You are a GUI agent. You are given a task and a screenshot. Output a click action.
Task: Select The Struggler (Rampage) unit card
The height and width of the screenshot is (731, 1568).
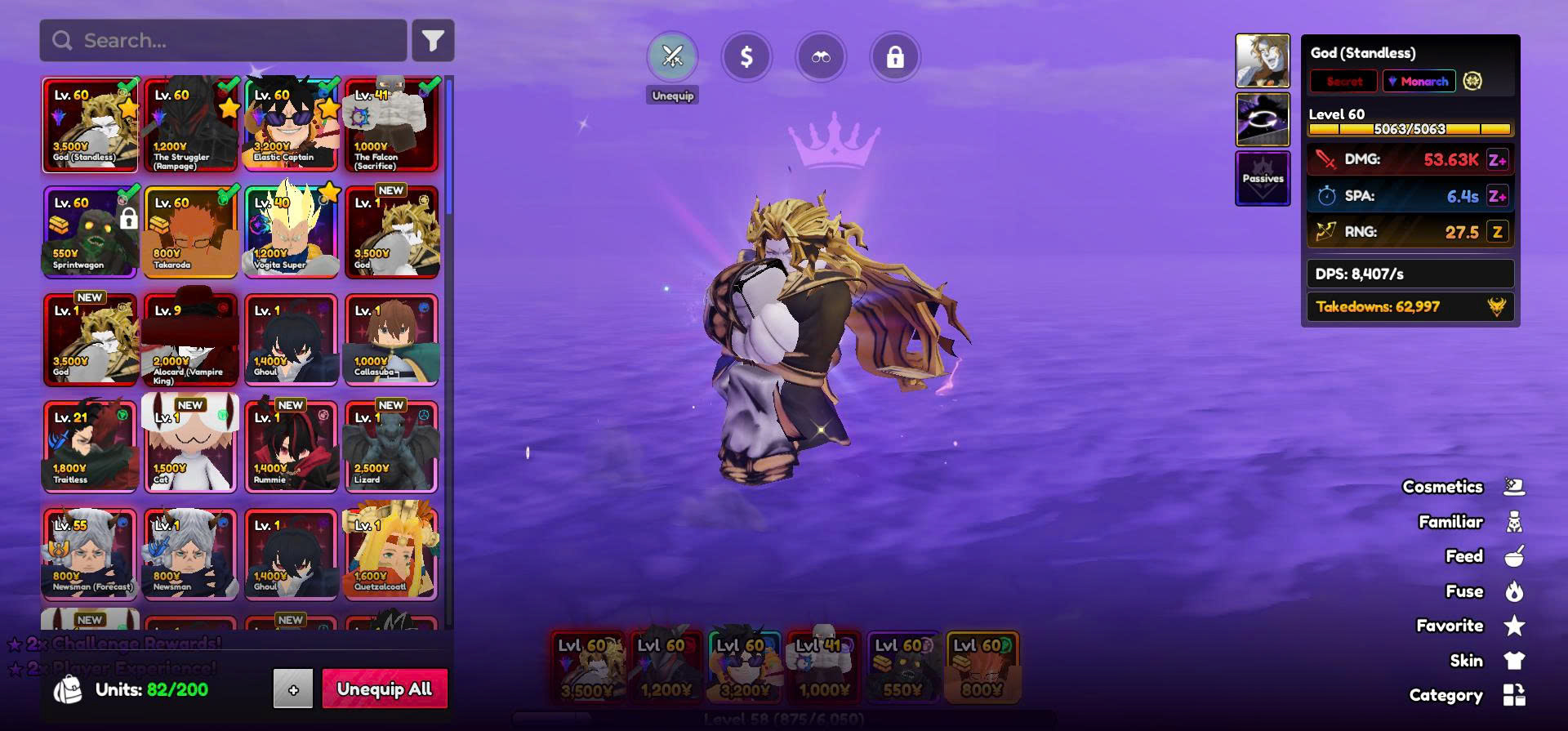point(190,125)
